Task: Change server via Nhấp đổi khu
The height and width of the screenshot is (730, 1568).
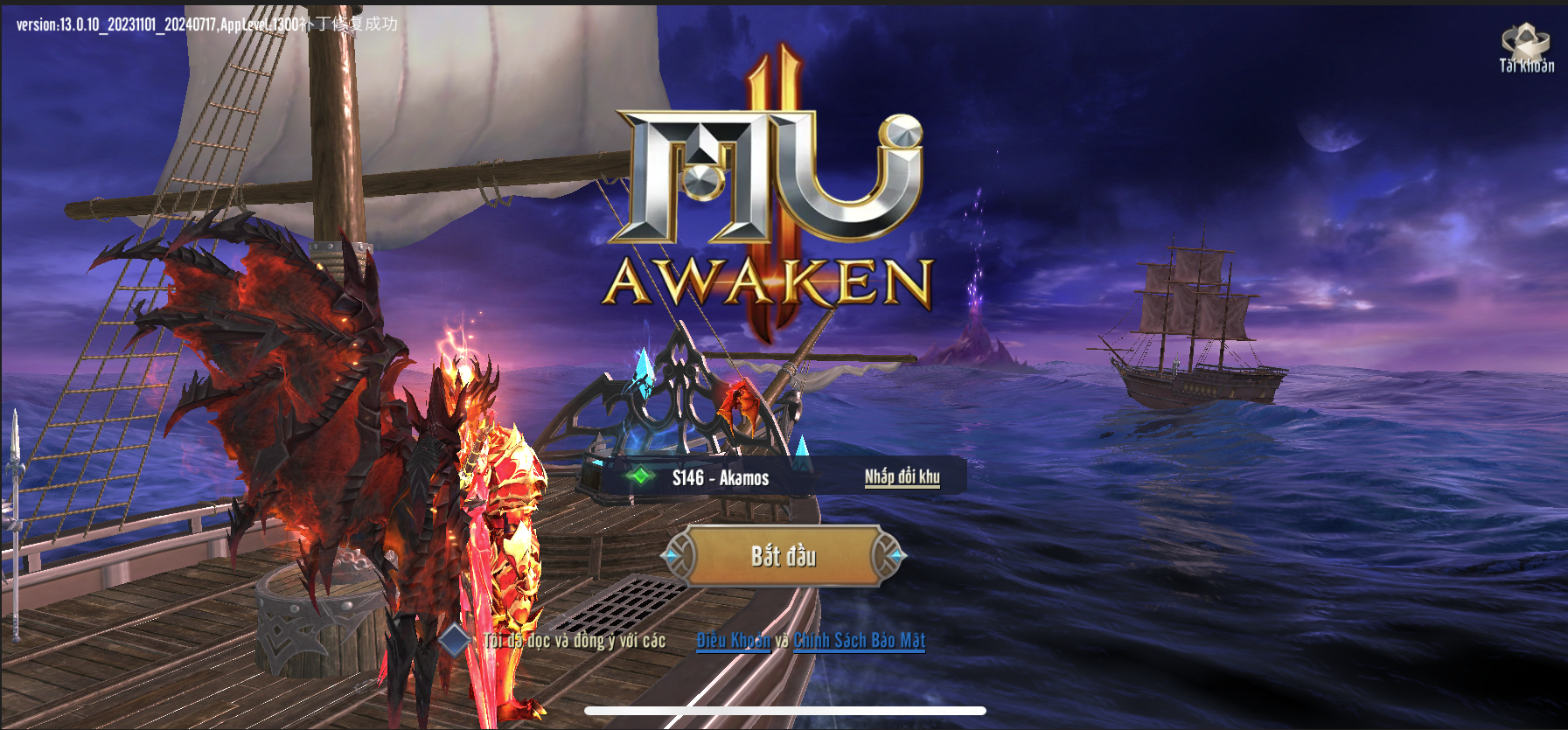Action: coord(902,476)
